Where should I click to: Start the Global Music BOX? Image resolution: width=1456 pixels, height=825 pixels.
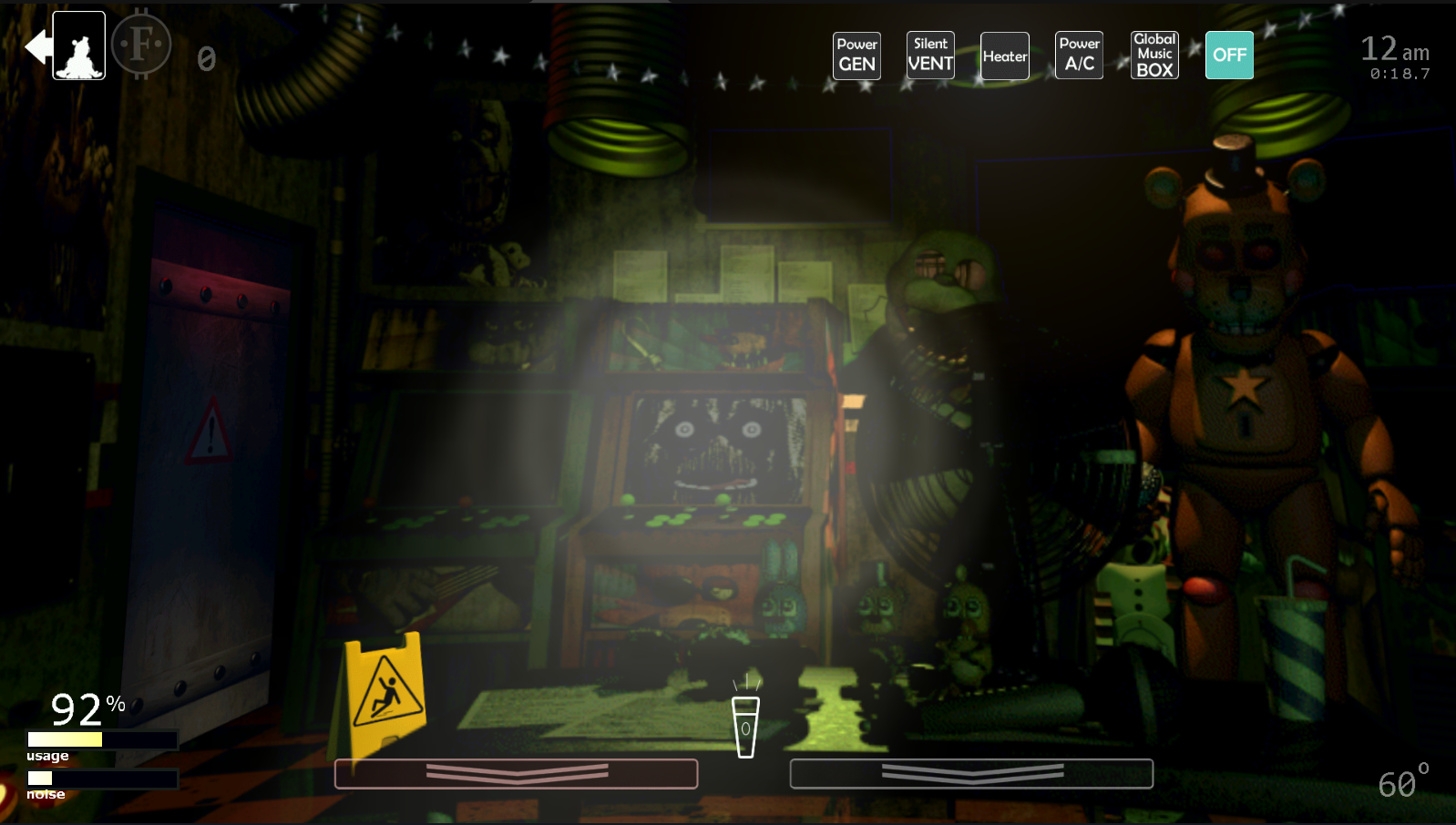coord(1154,56)
